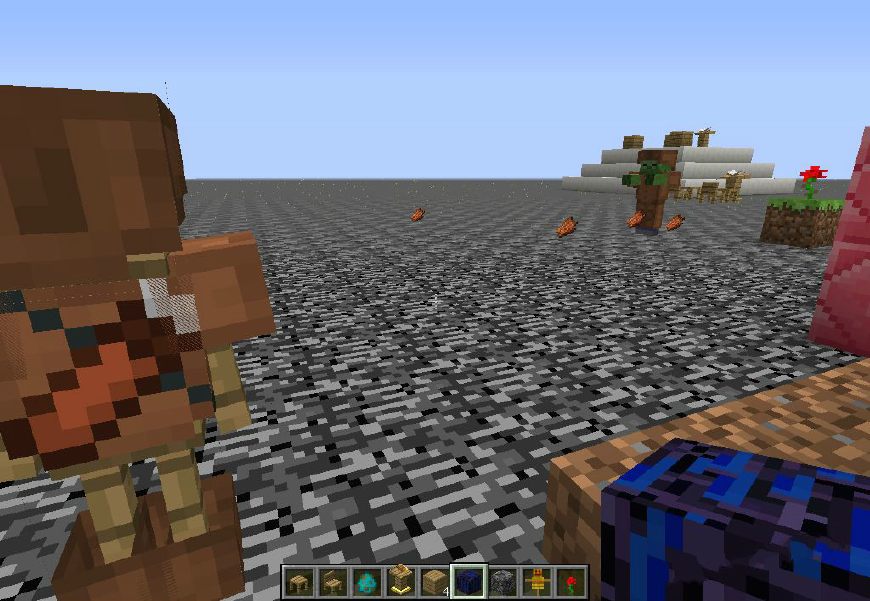Pick the red rose flower slot
Screen dimensions: 870x601
(x=571, y=582)
